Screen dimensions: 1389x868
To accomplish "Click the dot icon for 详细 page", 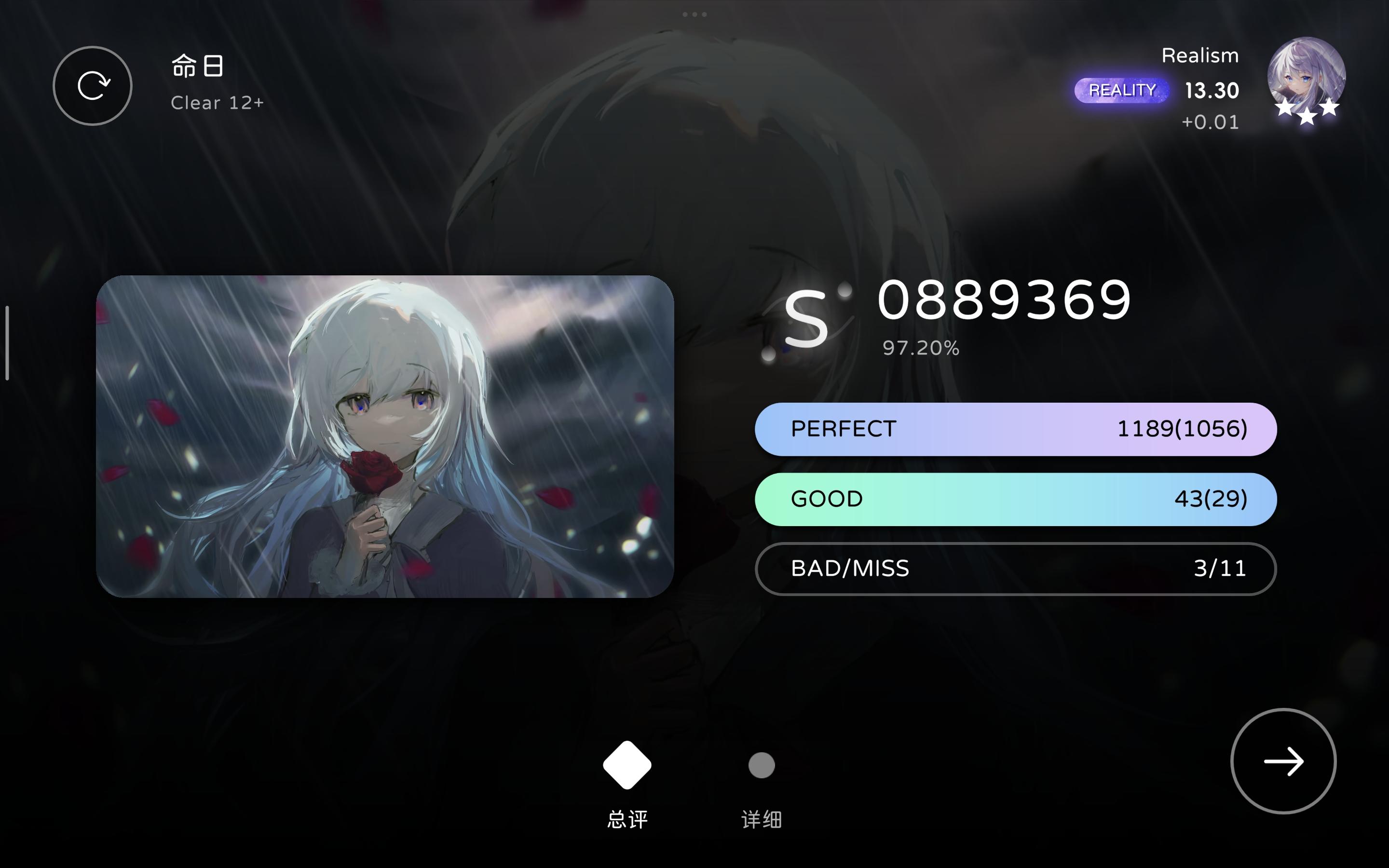I will point(761,766).
